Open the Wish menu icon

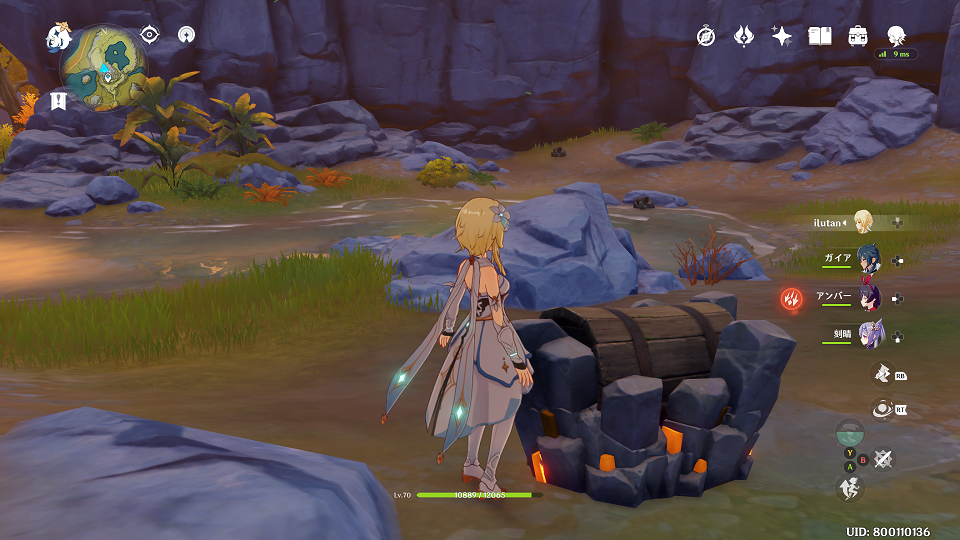point(743,36)
